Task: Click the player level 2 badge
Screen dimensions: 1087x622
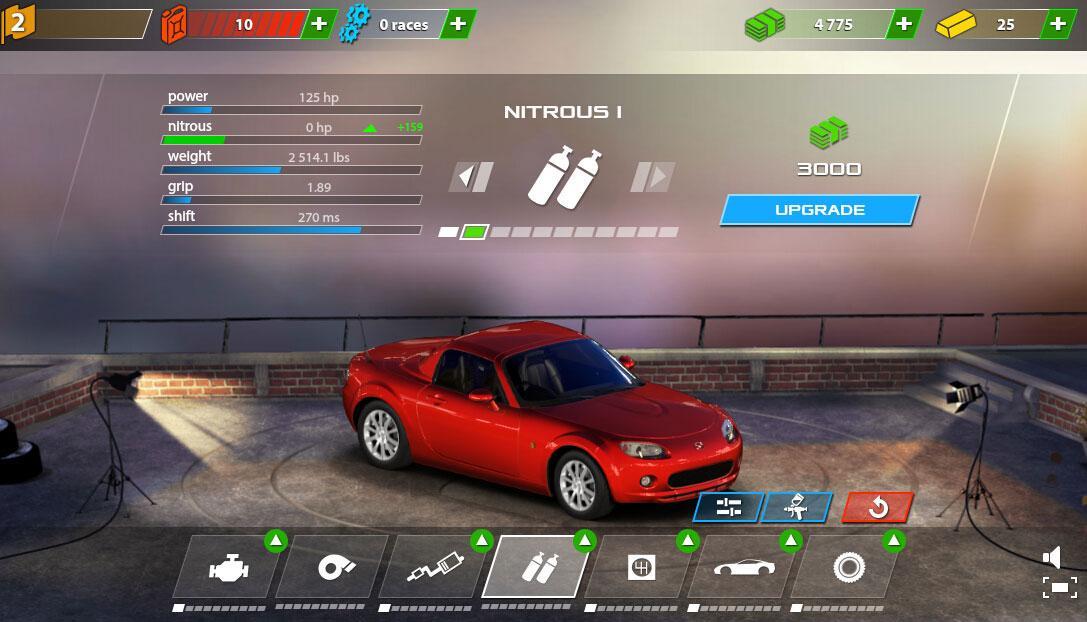Action: (17, 23)
